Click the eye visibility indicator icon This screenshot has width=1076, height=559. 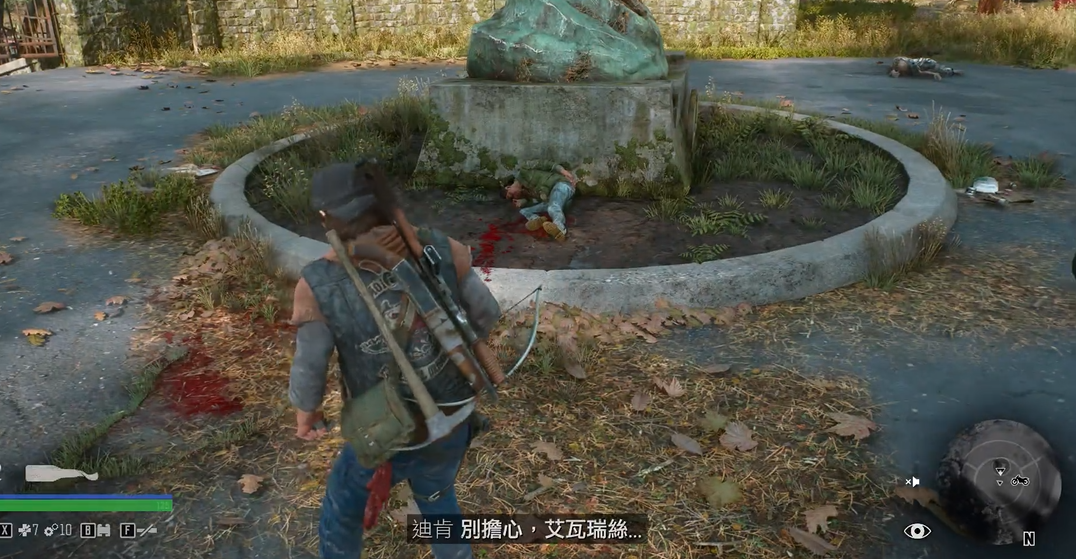point(917,531)
